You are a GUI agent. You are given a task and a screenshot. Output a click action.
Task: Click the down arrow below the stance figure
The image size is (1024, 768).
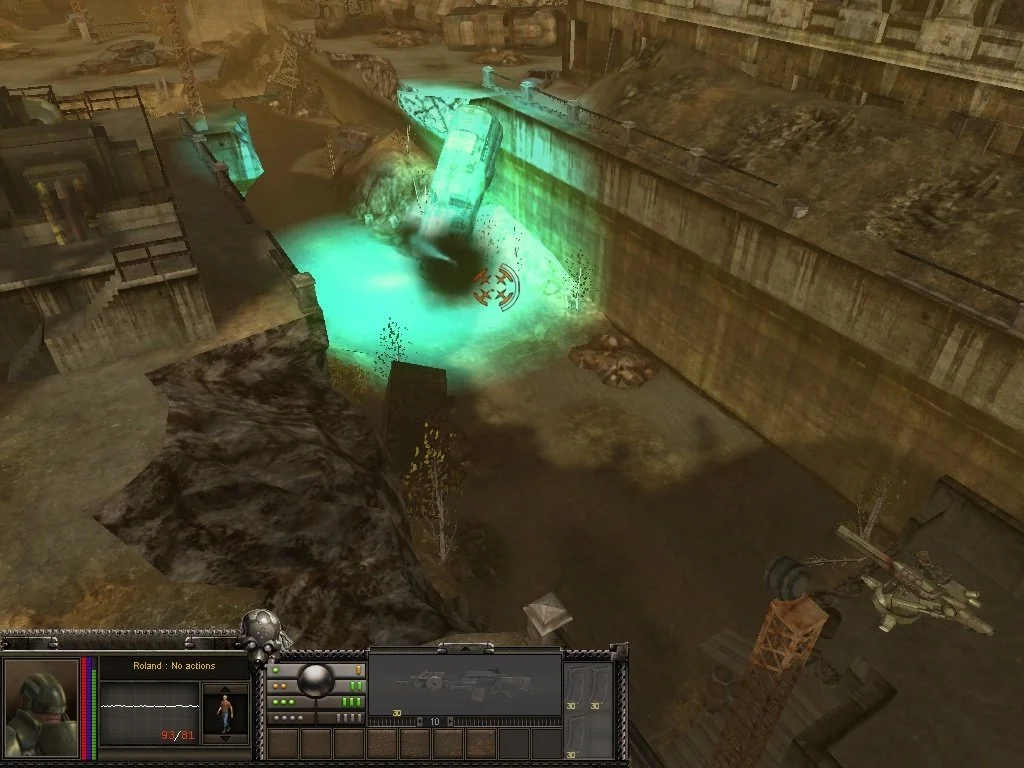pyautogui.click(x=225, y=739)
